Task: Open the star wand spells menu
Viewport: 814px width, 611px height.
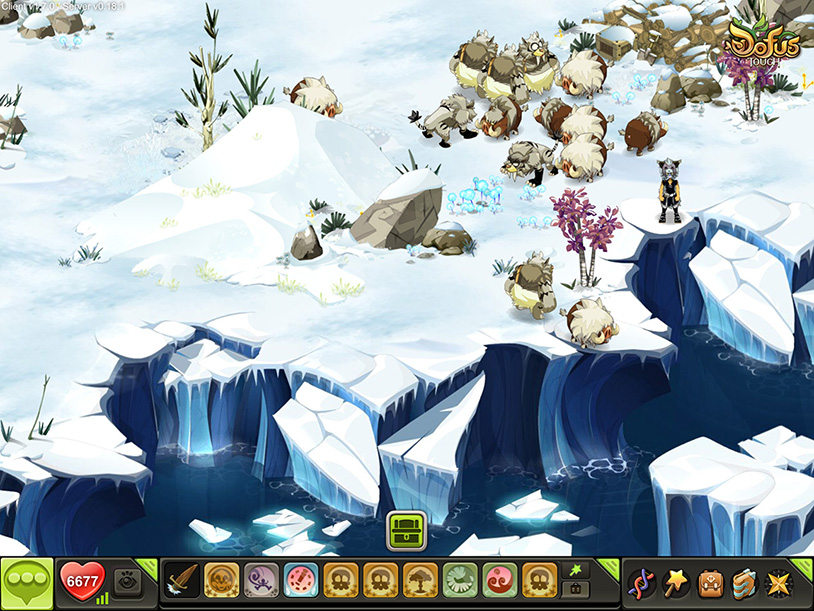Action: click(676, 582)
